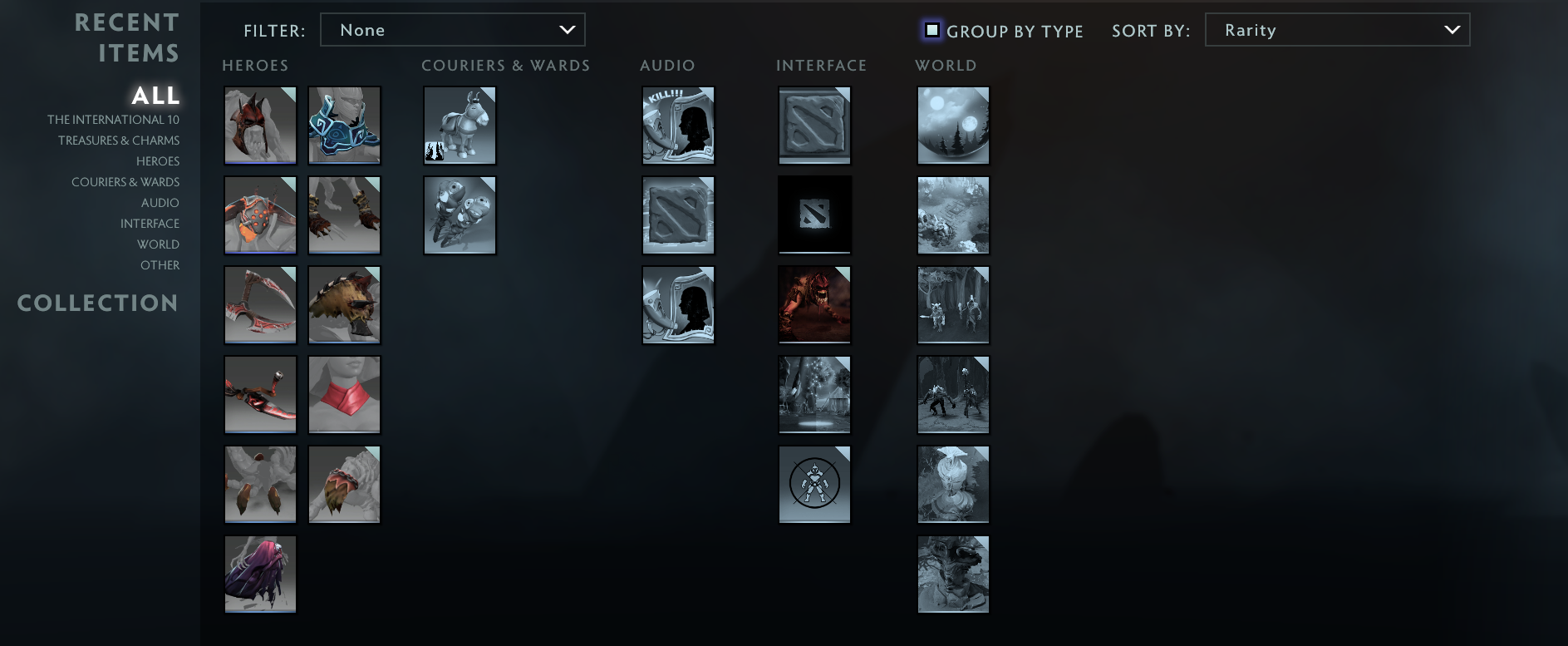Click the mushroom ward pair thumbnail
The width and height of the screenshot is (1568, 646).
point(460,215)
